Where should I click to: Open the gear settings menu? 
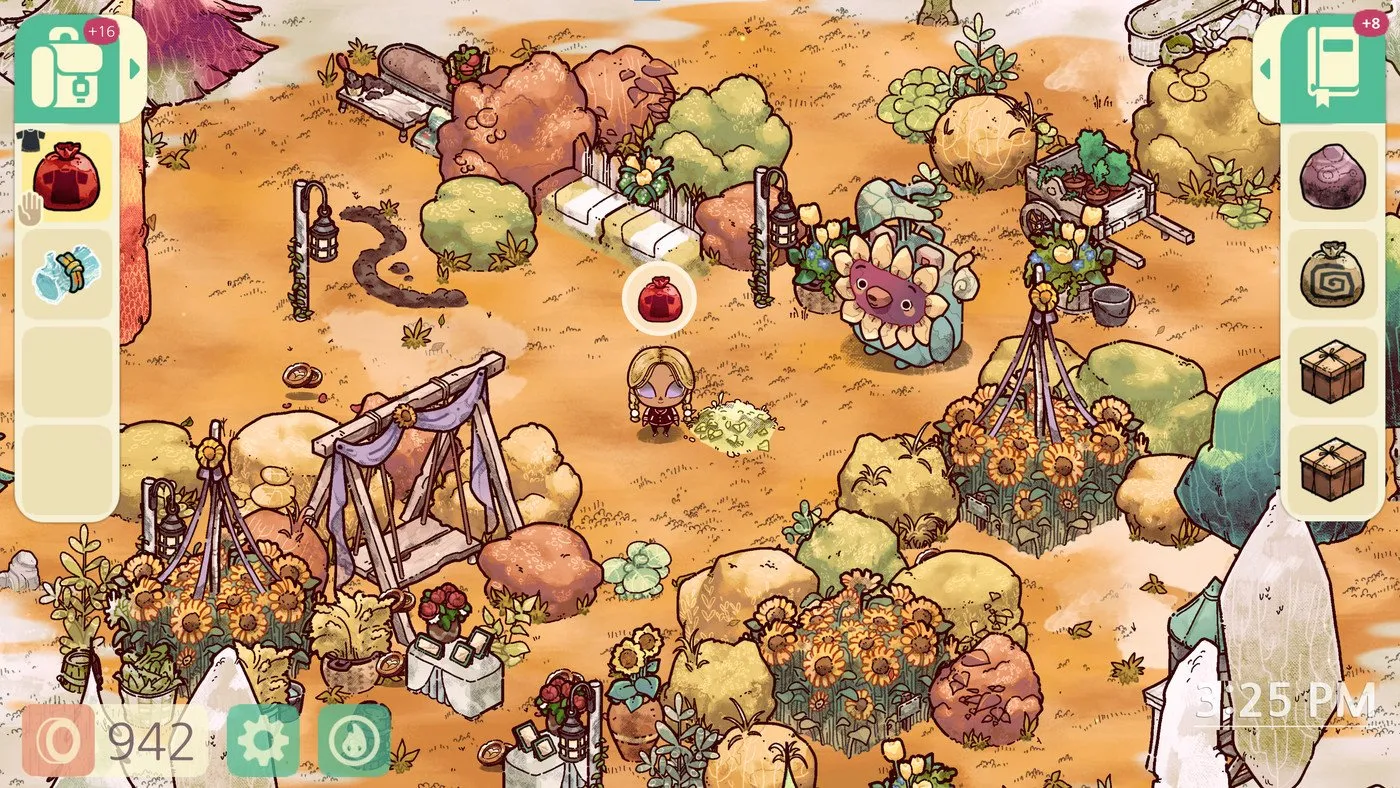point(263,741)
